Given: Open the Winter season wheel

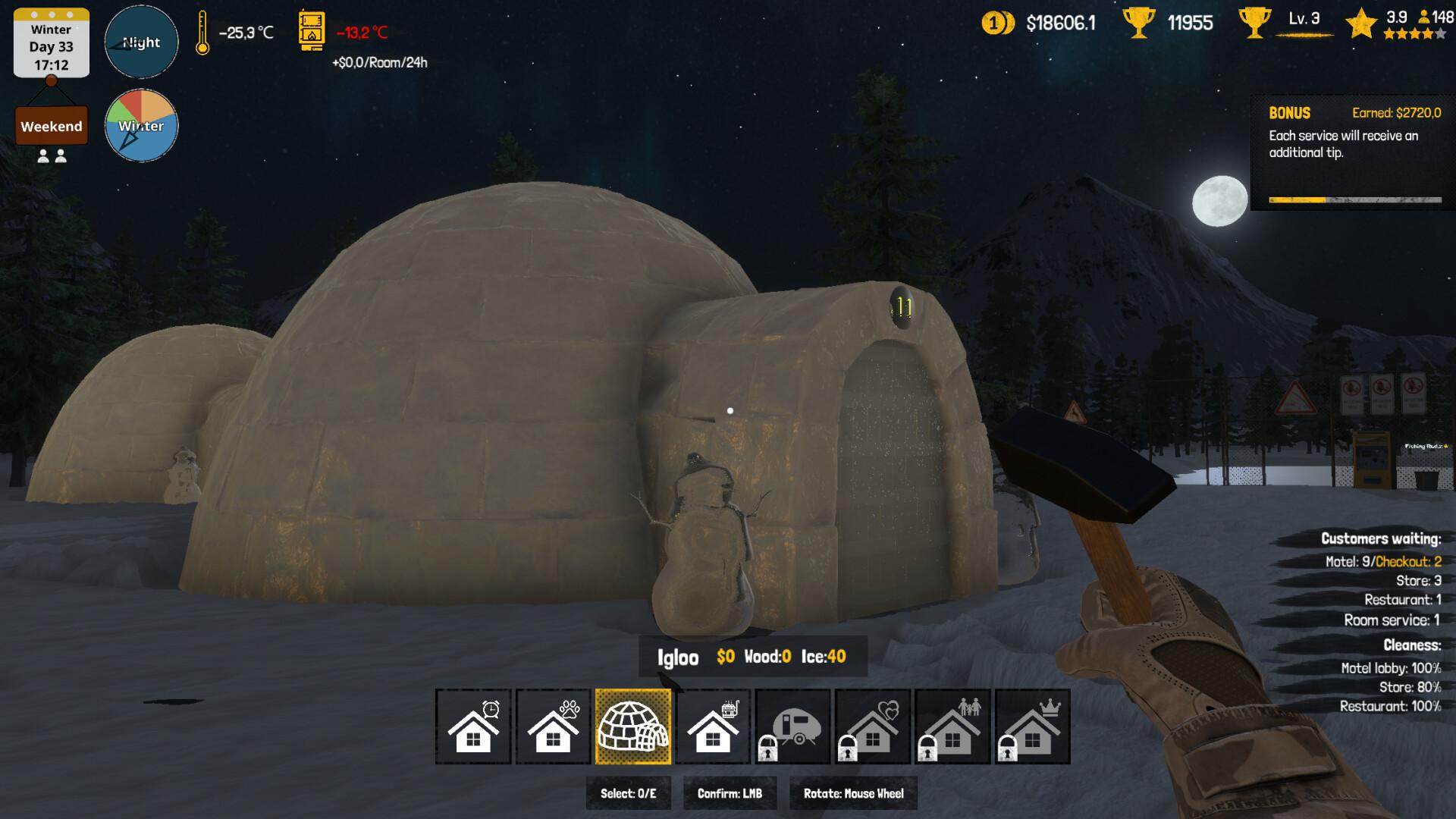Looking at the screenshot, I should pos(141,125).
